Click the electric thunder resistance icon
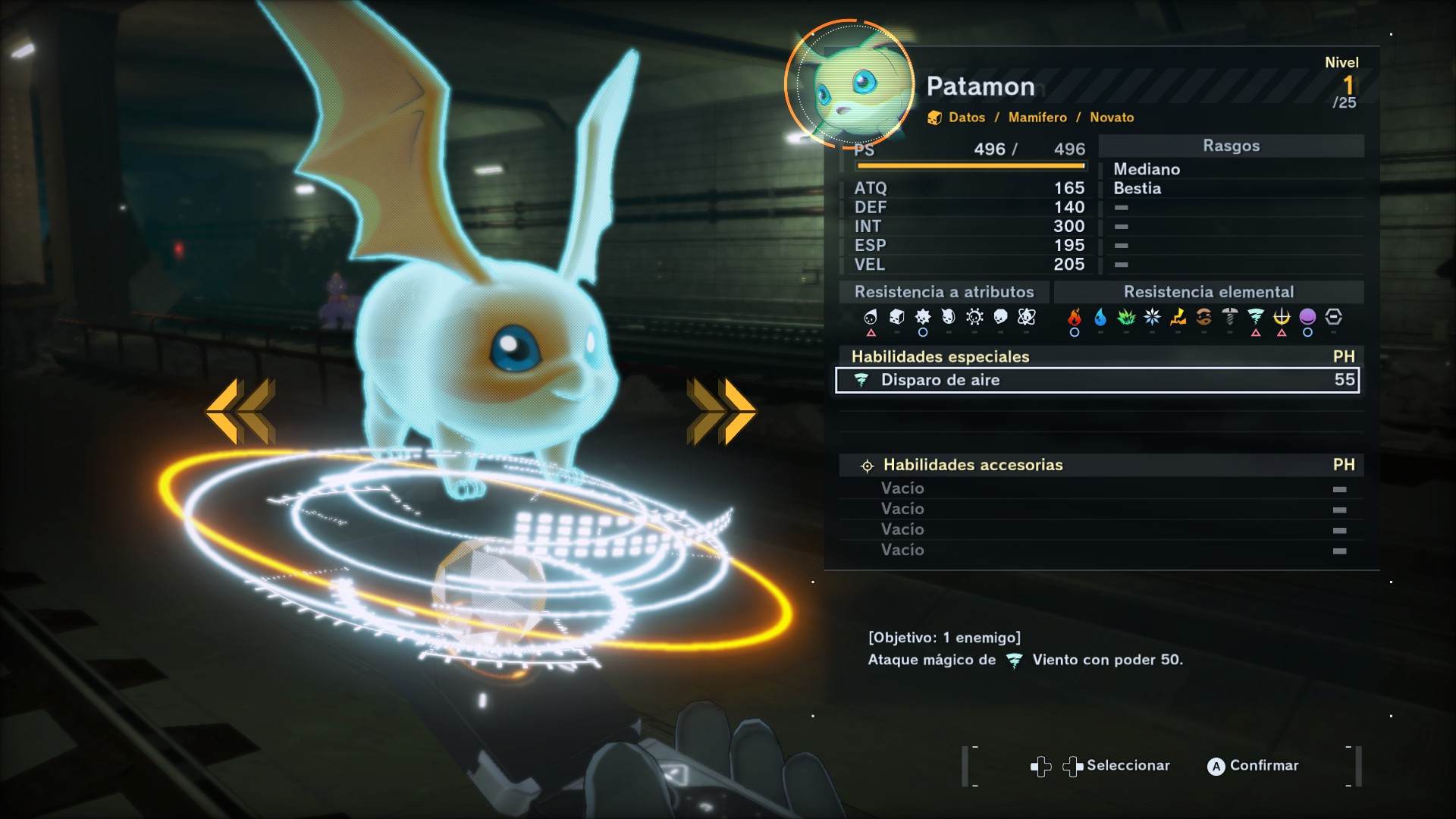Viewport: 1456px width, 819px height. [x=1178, y=318]
